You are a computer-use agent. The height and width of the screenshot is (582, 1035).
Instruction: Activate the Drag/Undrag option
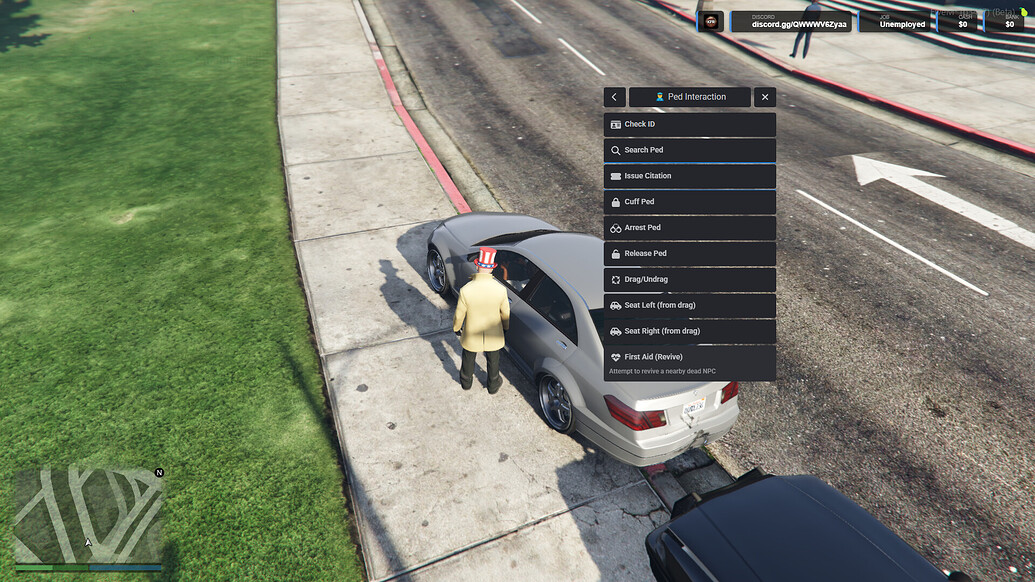pos(689,280)
